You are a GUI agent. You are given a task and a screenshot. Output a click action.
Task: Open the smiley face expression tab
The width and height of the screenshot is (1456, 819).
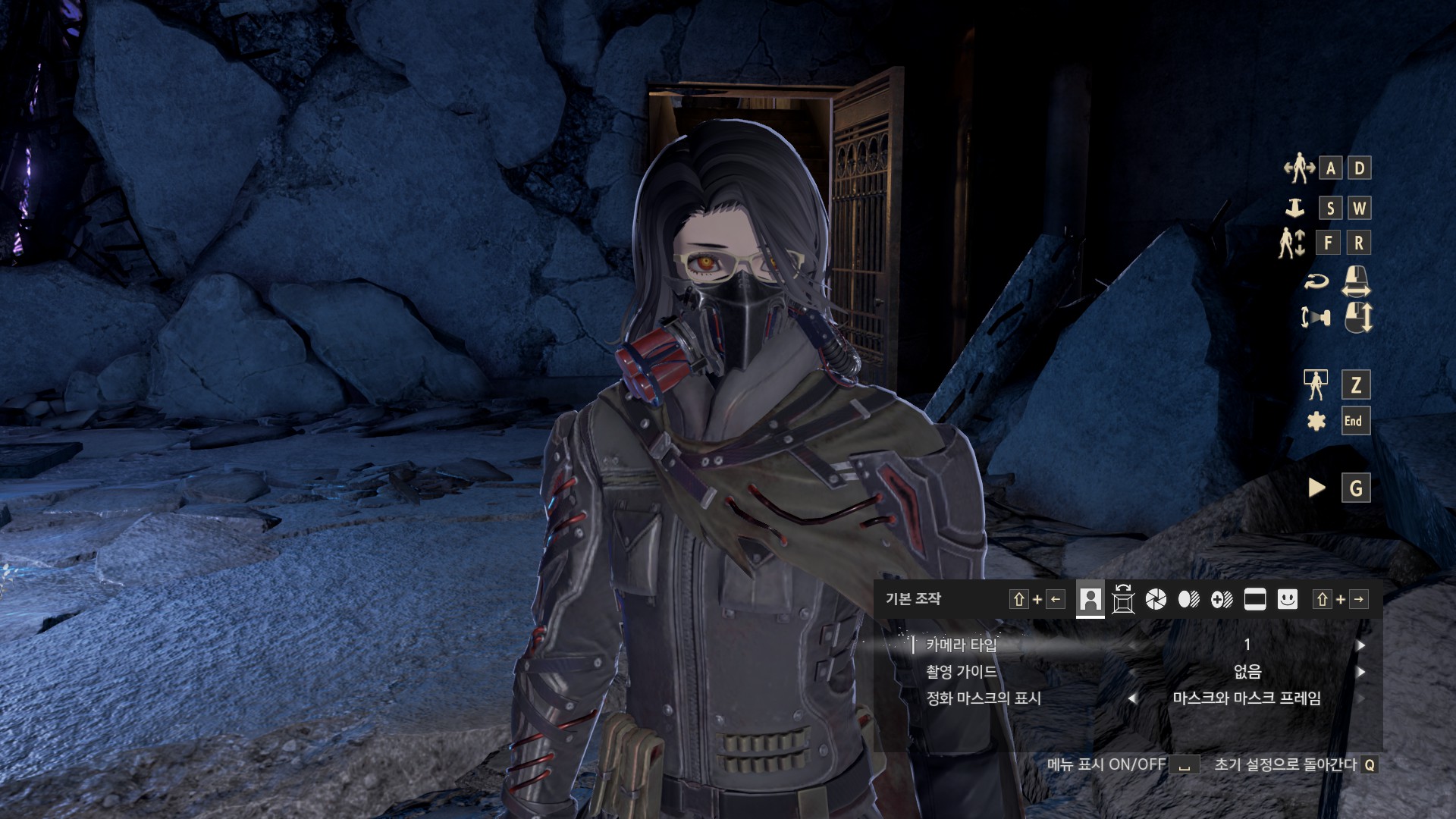(x=1288, y=600)
